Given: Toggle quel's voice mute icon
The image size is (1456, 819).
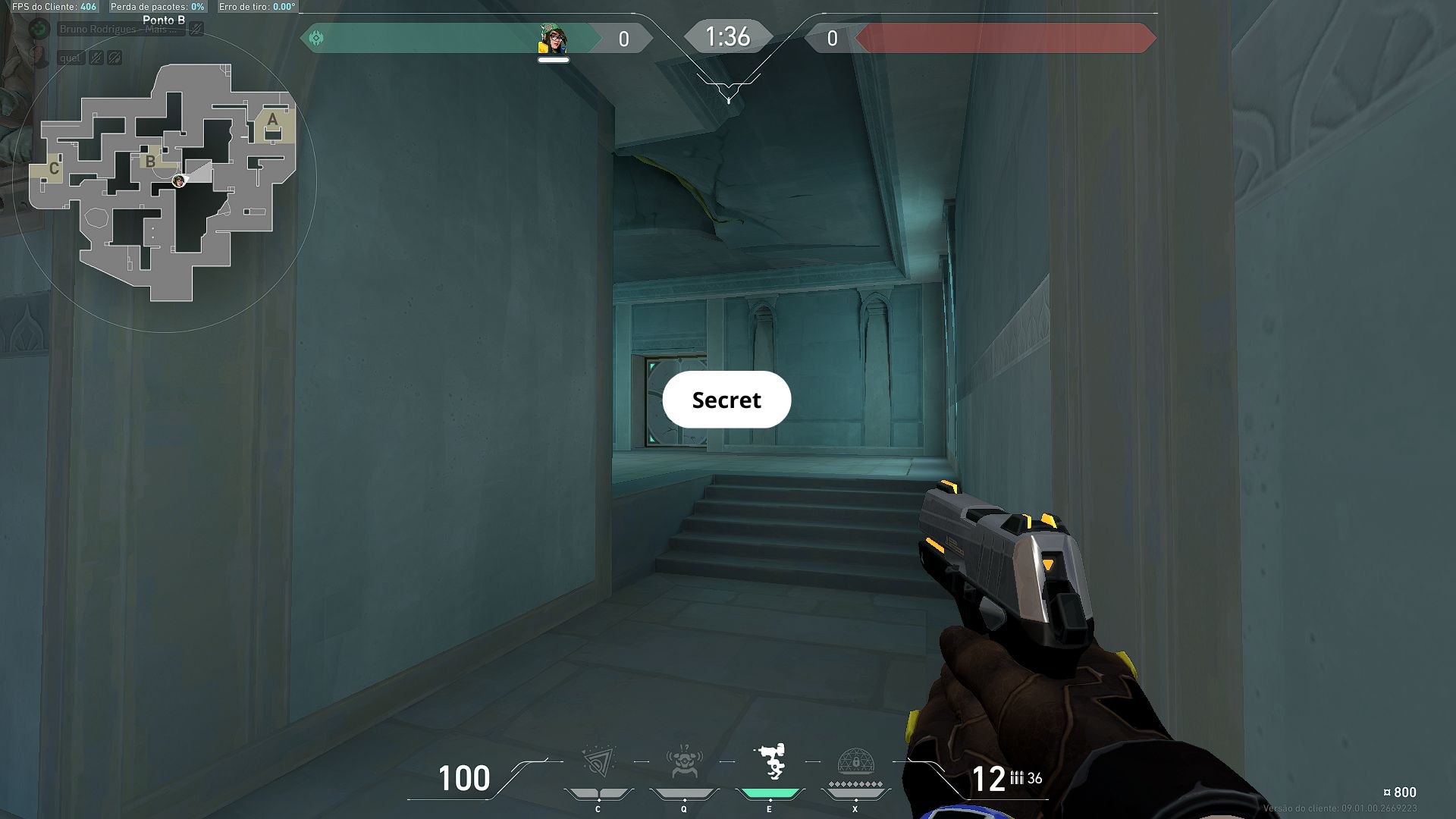Looking at the screenshot, I should (x=95, y=58).
